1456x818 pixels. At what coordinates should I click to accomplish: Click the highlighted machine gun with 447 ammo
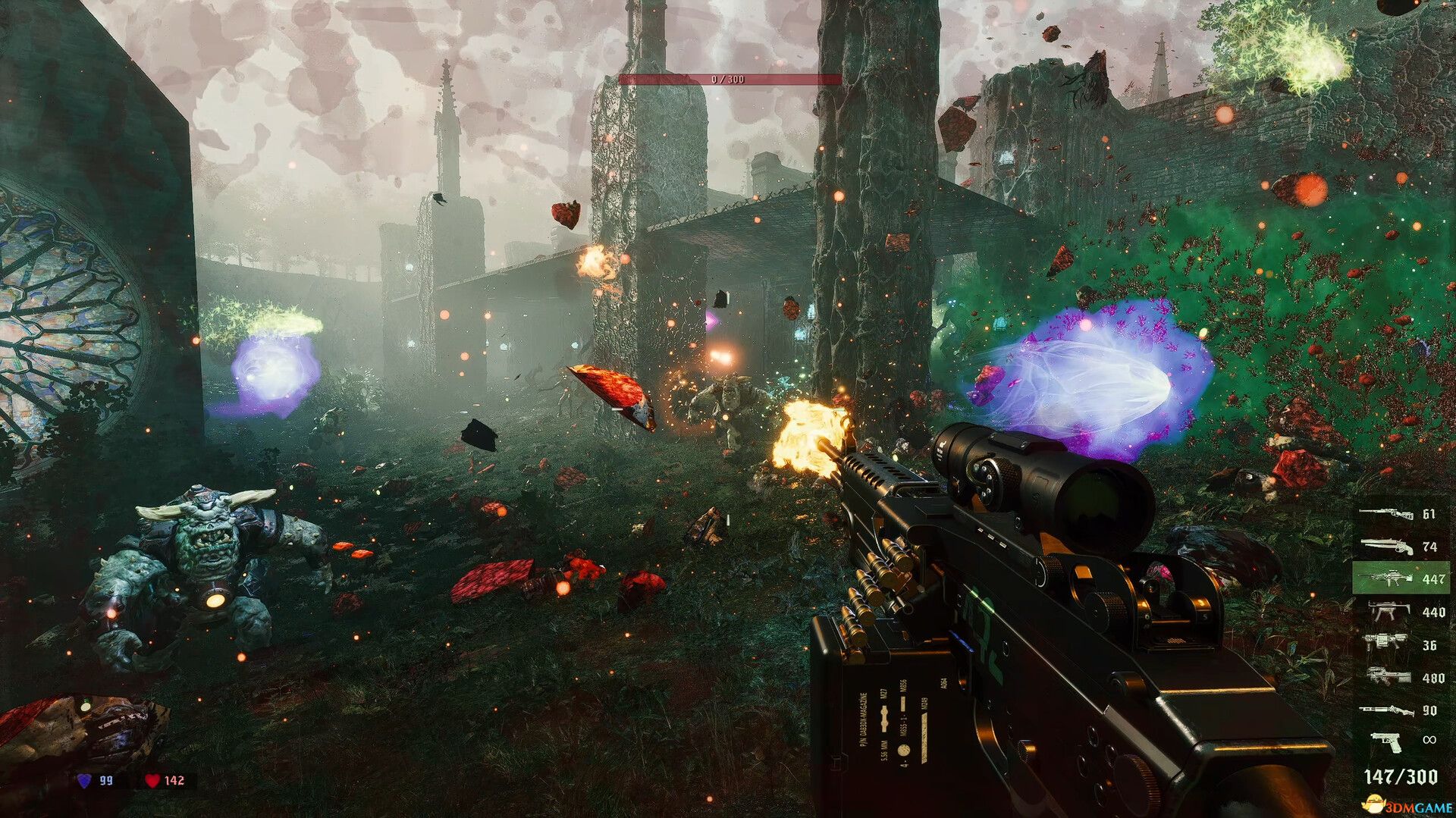[1392, 578]
